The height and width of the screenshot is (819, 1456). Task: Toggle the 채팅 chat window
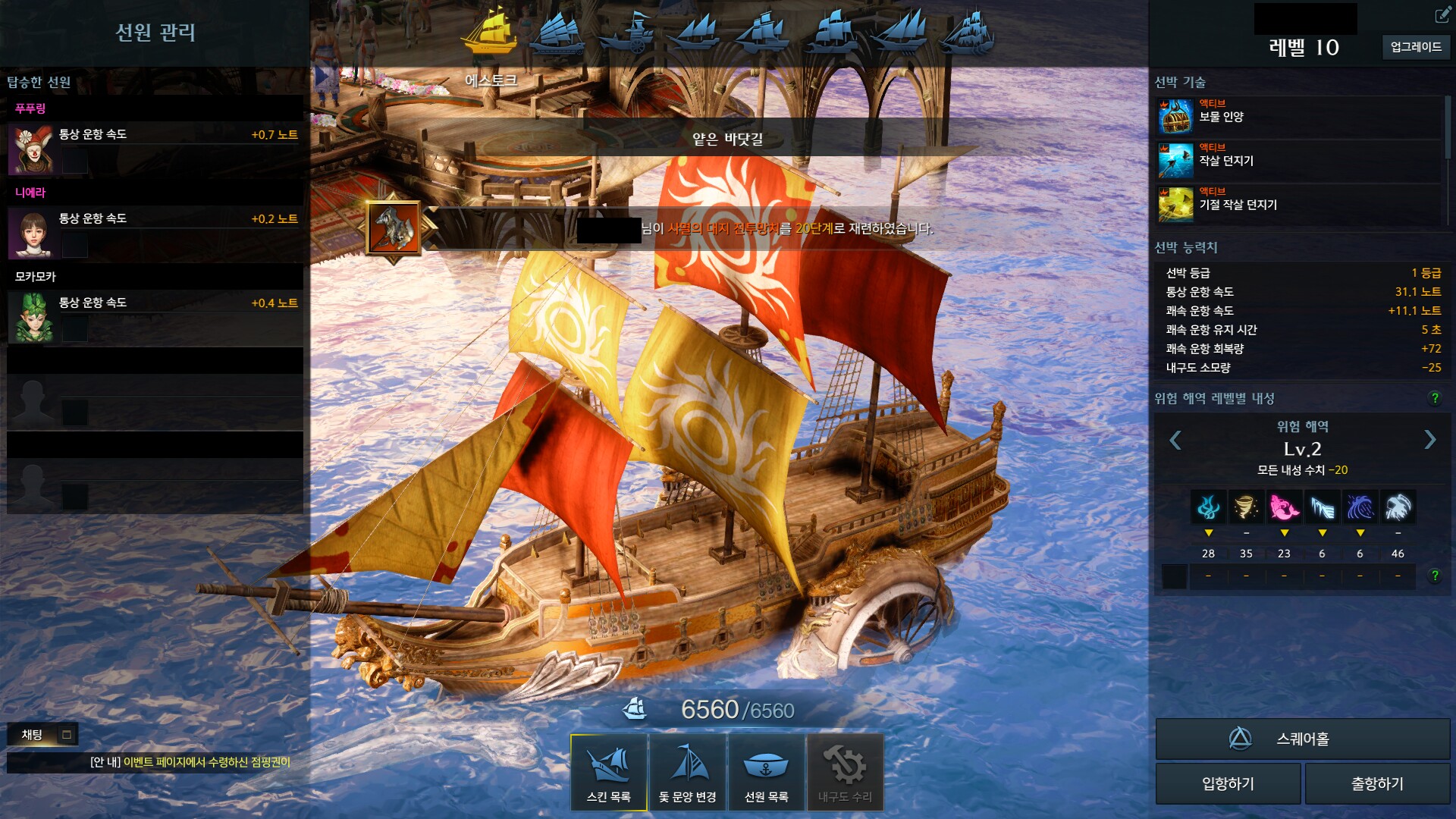pos(67,734)
